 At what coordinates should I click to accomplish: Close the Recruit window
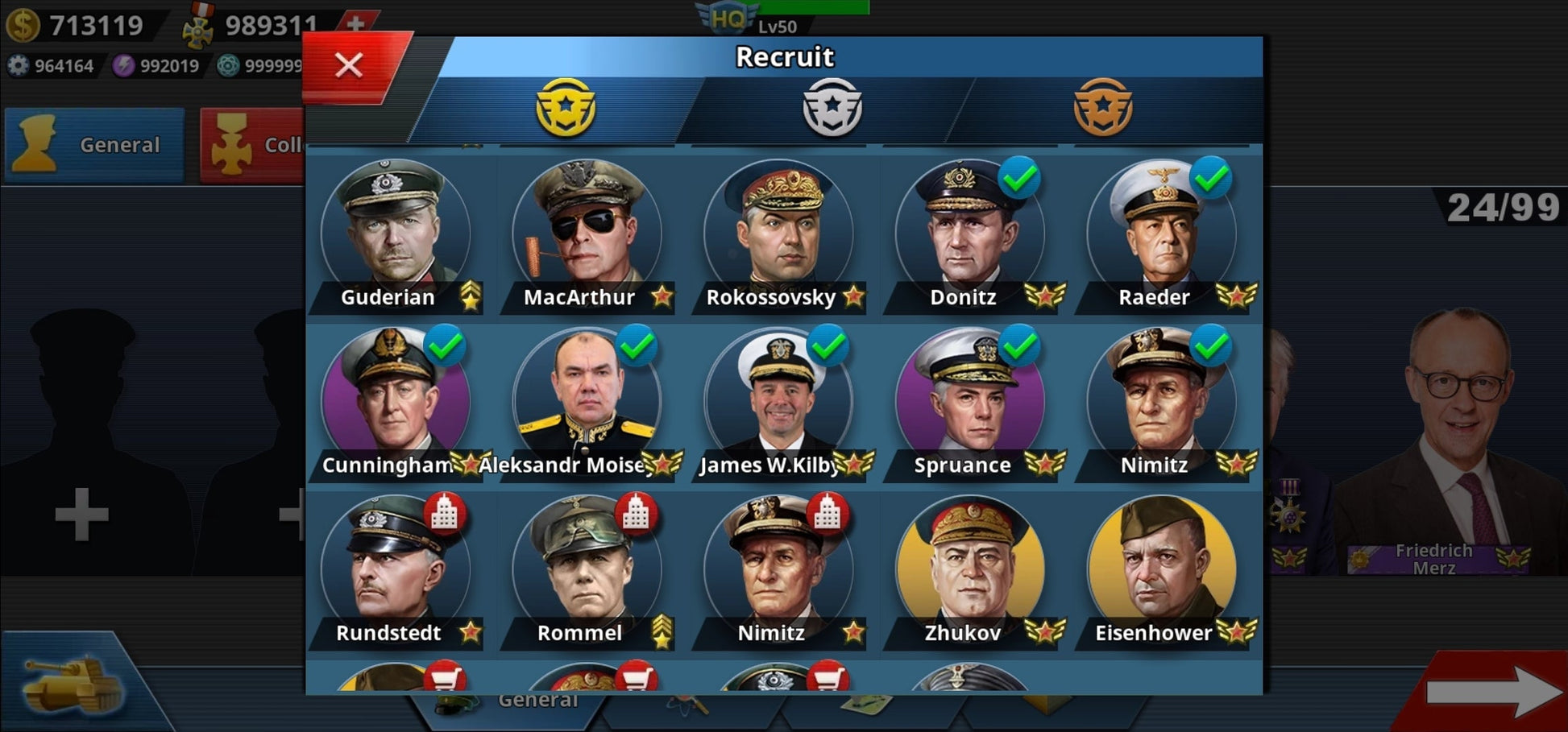(x=349, y=65)
